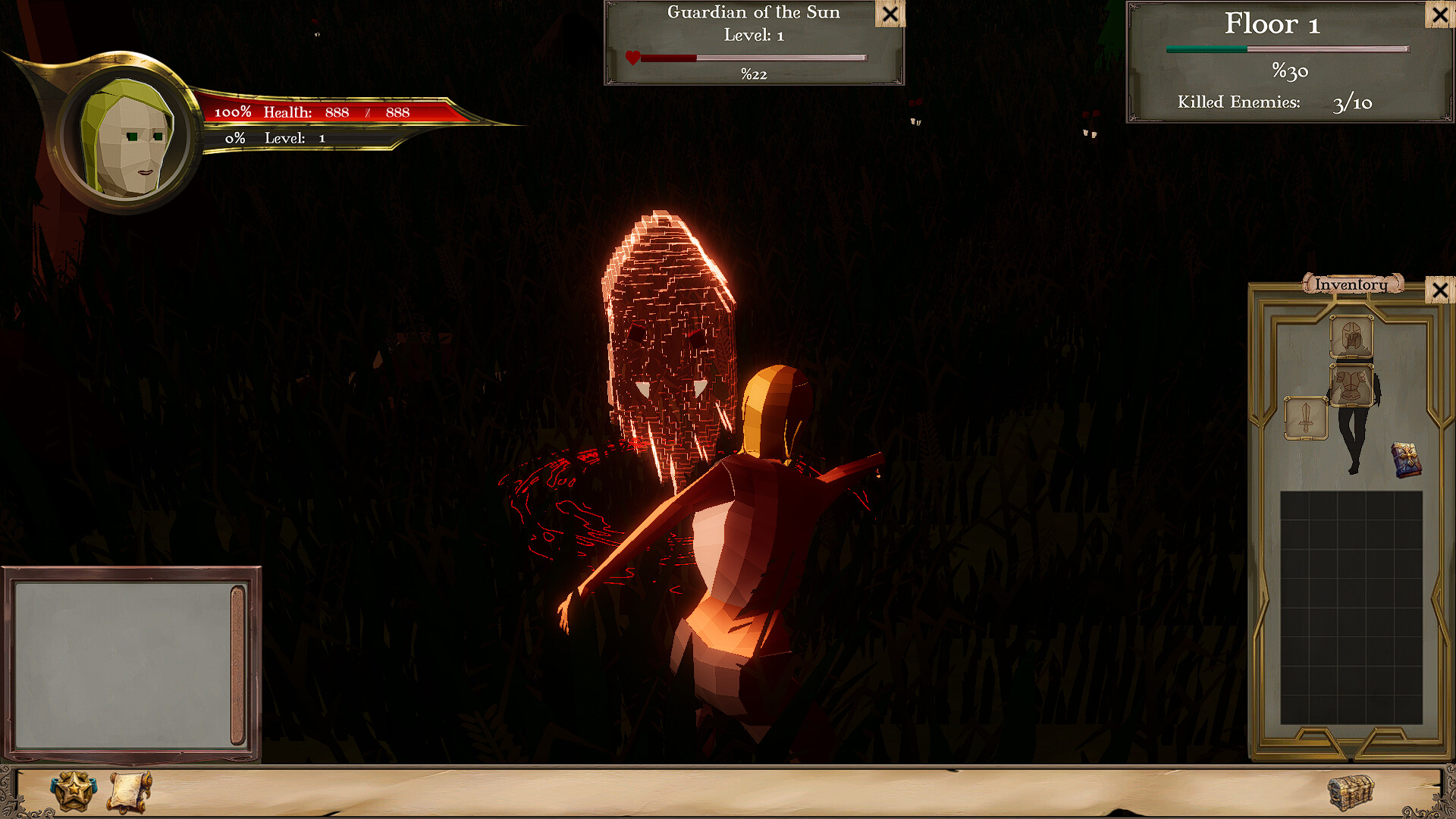Click the heart icon on boss health bar
1456x819 pixels.
(x=632, y=56)
